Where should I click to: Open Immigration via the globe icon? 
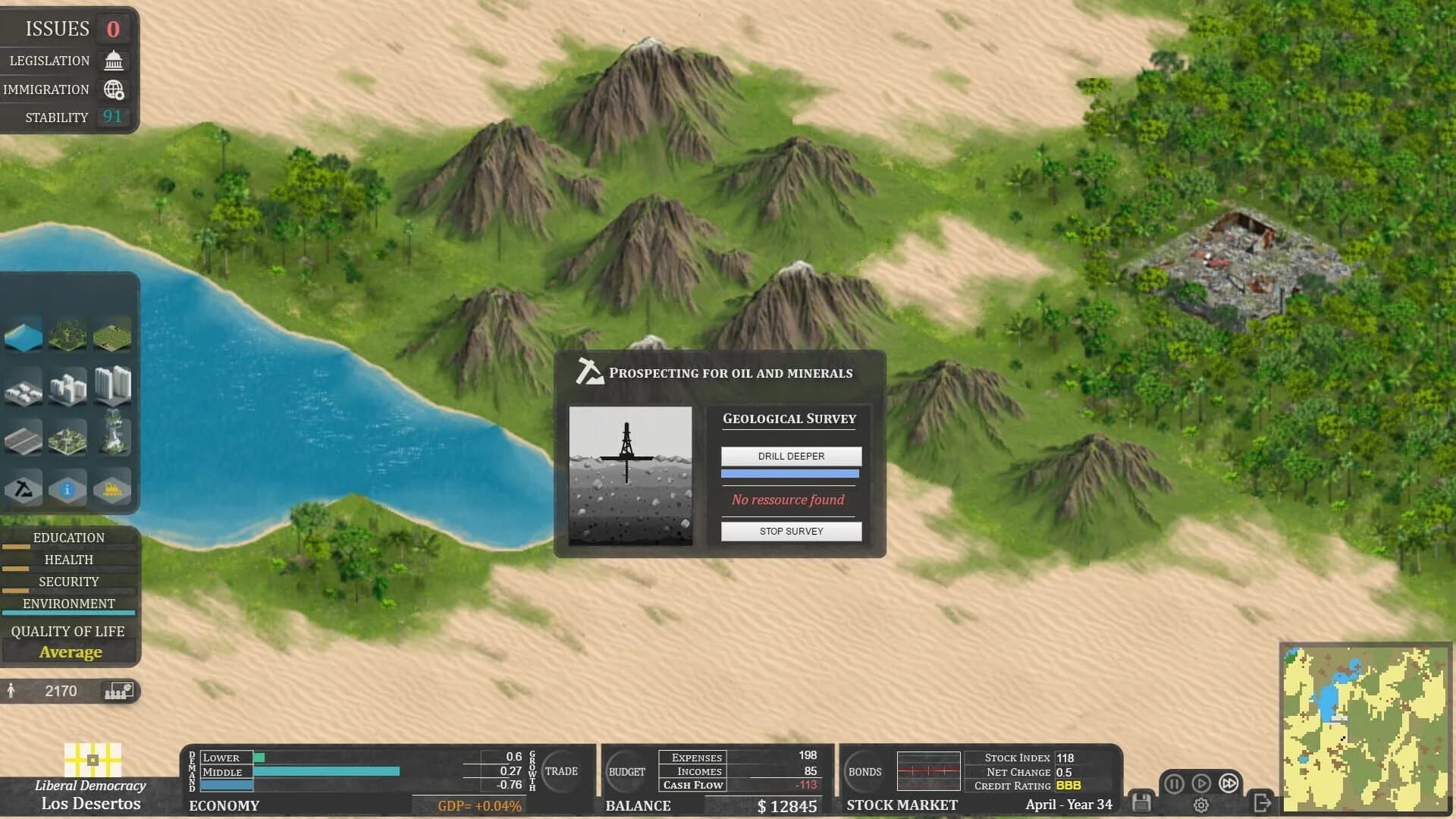112,89
